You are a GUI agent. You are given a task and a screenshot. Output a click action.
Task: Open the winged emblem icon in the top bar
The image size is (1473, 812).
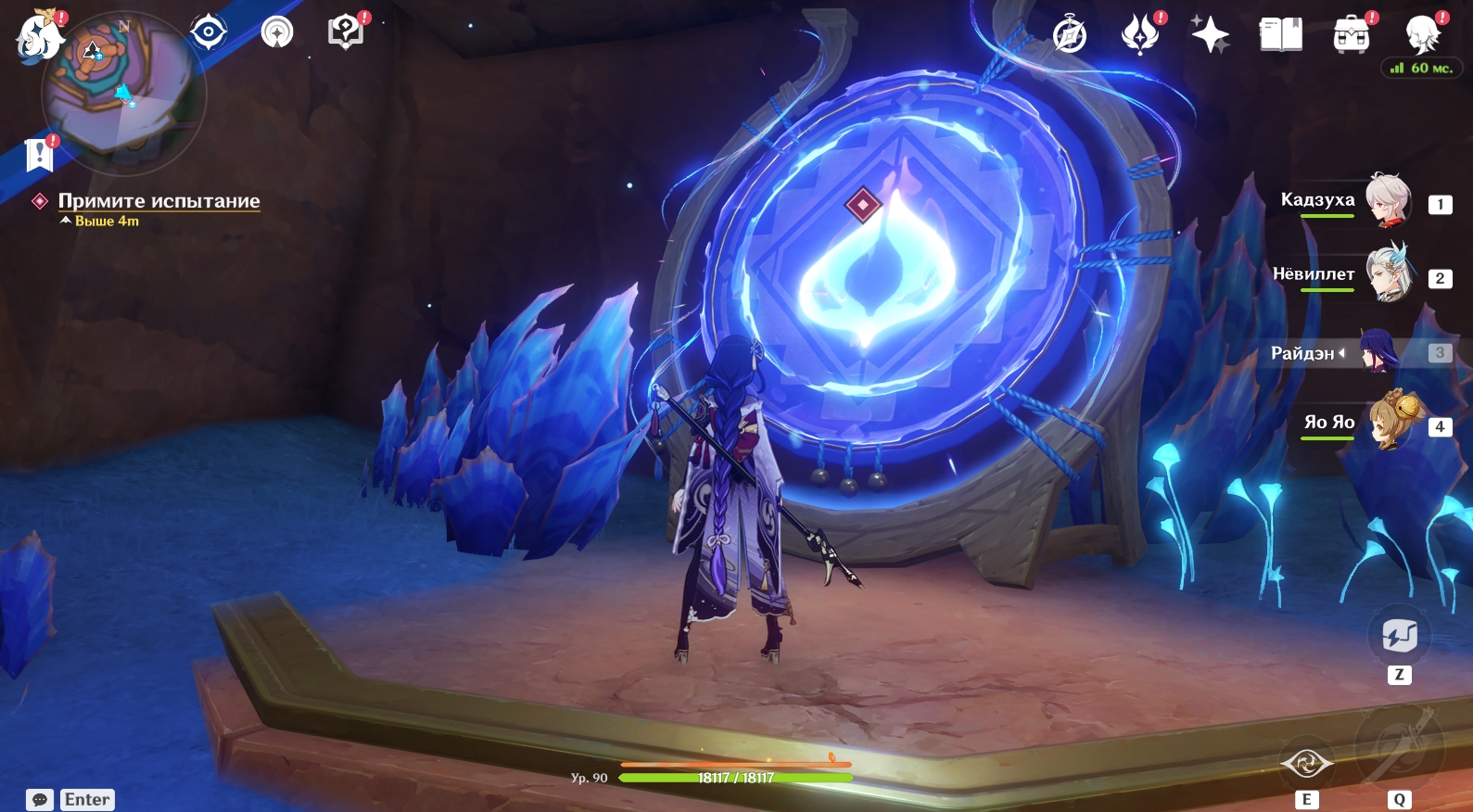[1140, 35]
